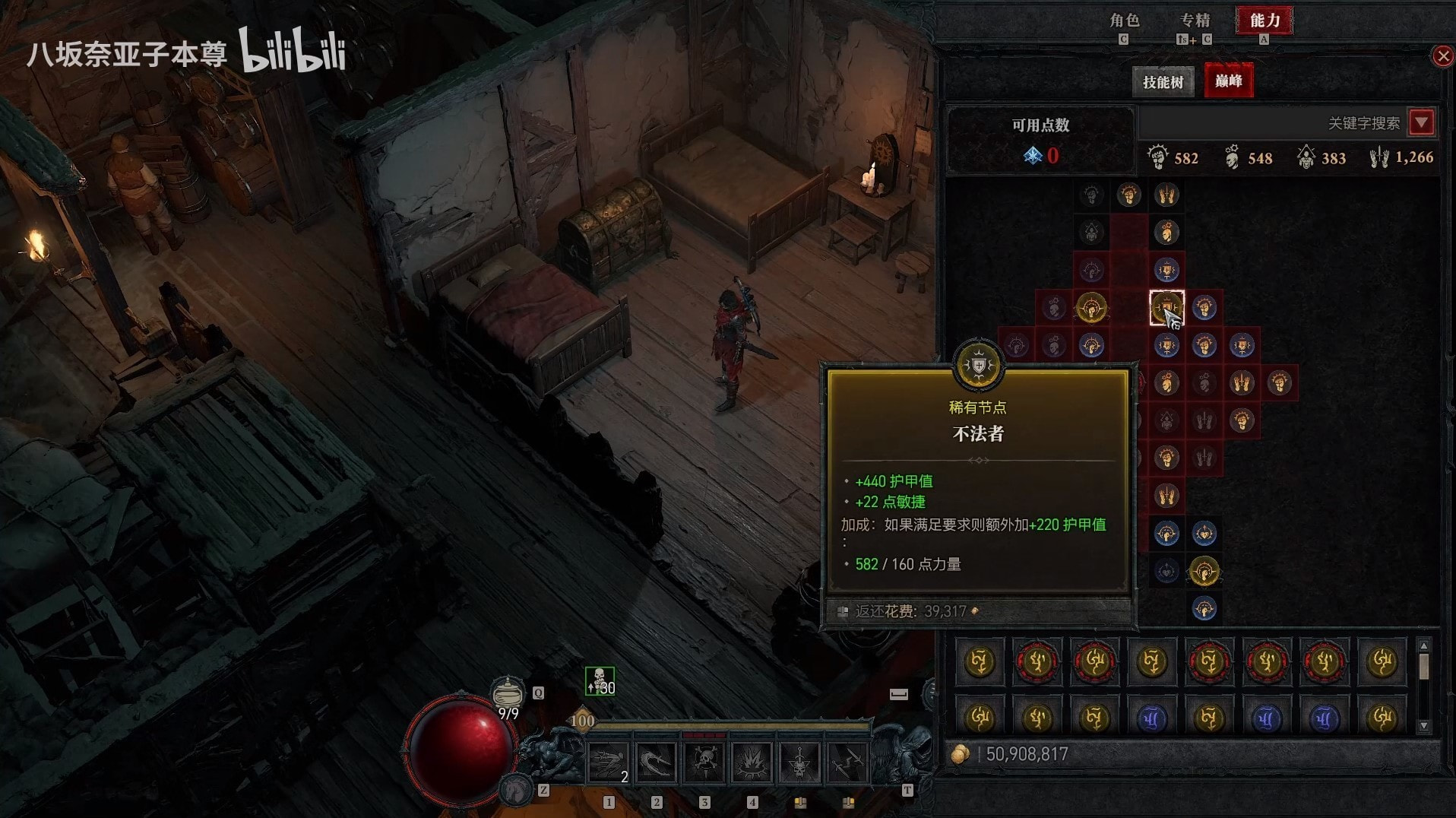Close the paragon panel with the red X
The image size is (1456, 818).
point(1442,56)
